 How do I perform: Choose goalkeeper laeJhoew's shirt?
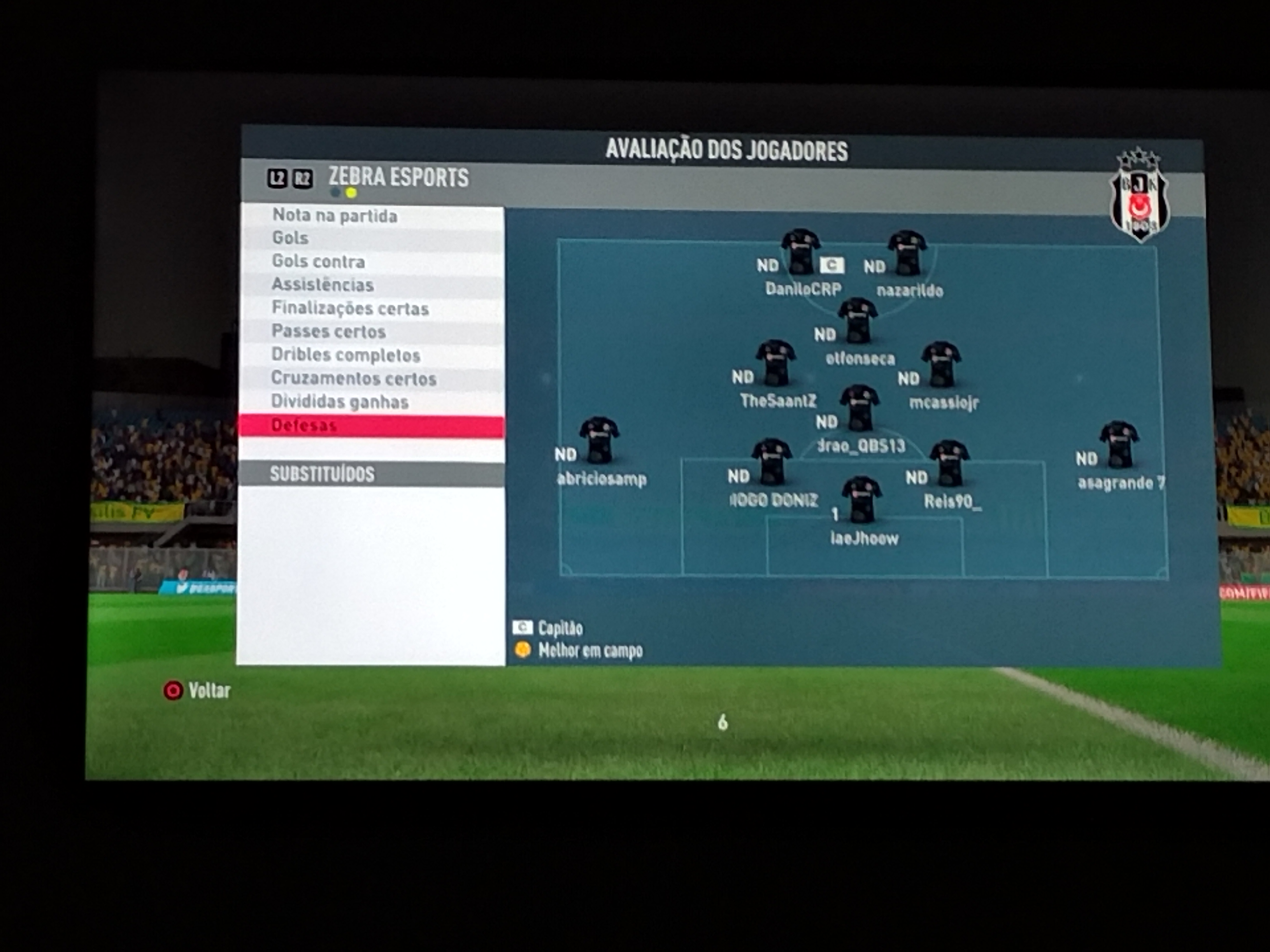861,500
